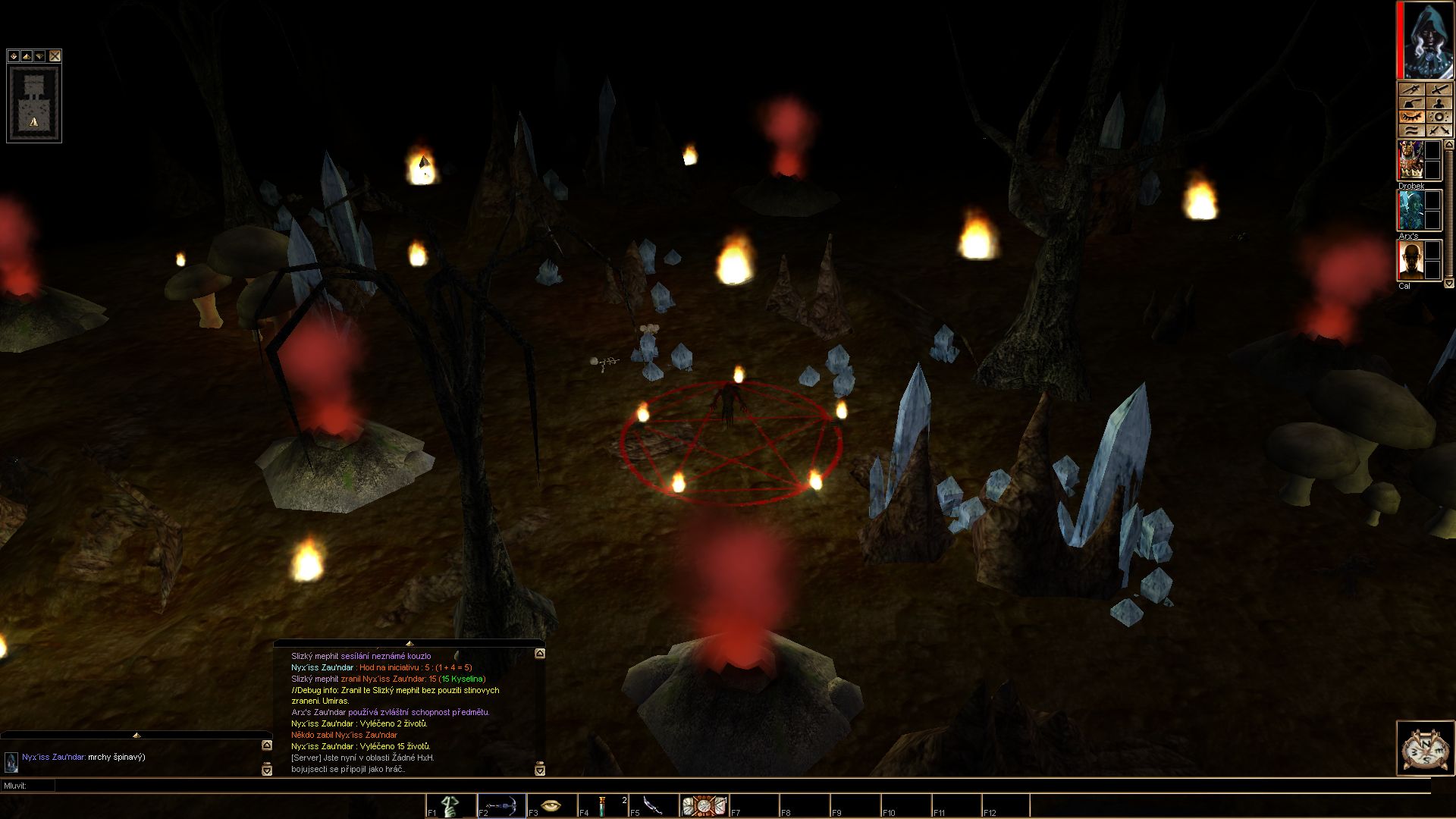The width and height of the screenshot is (1456, 819).
Task: Open the compass in the corner
Action: coord(1426,748)
